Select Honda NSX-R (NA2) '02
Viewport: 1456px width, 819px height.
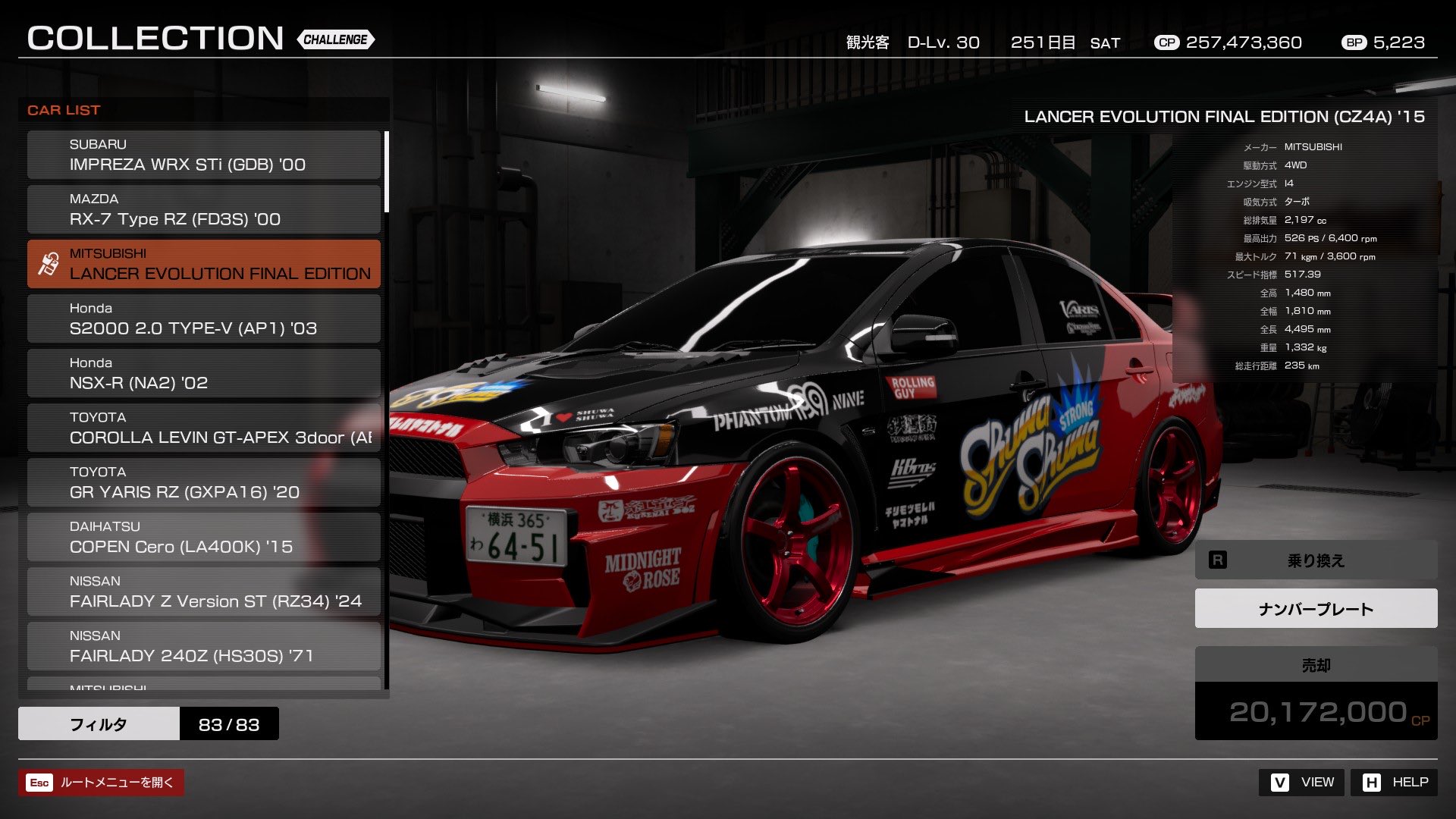(203, 373)
